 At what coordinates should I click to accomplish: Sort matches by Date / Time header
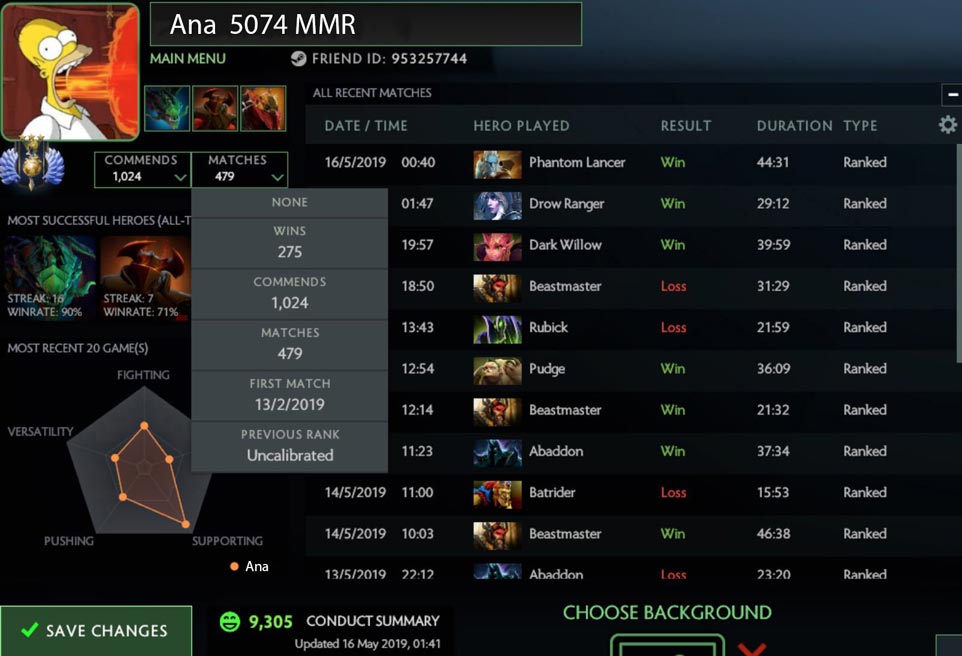tap(366, 126)
